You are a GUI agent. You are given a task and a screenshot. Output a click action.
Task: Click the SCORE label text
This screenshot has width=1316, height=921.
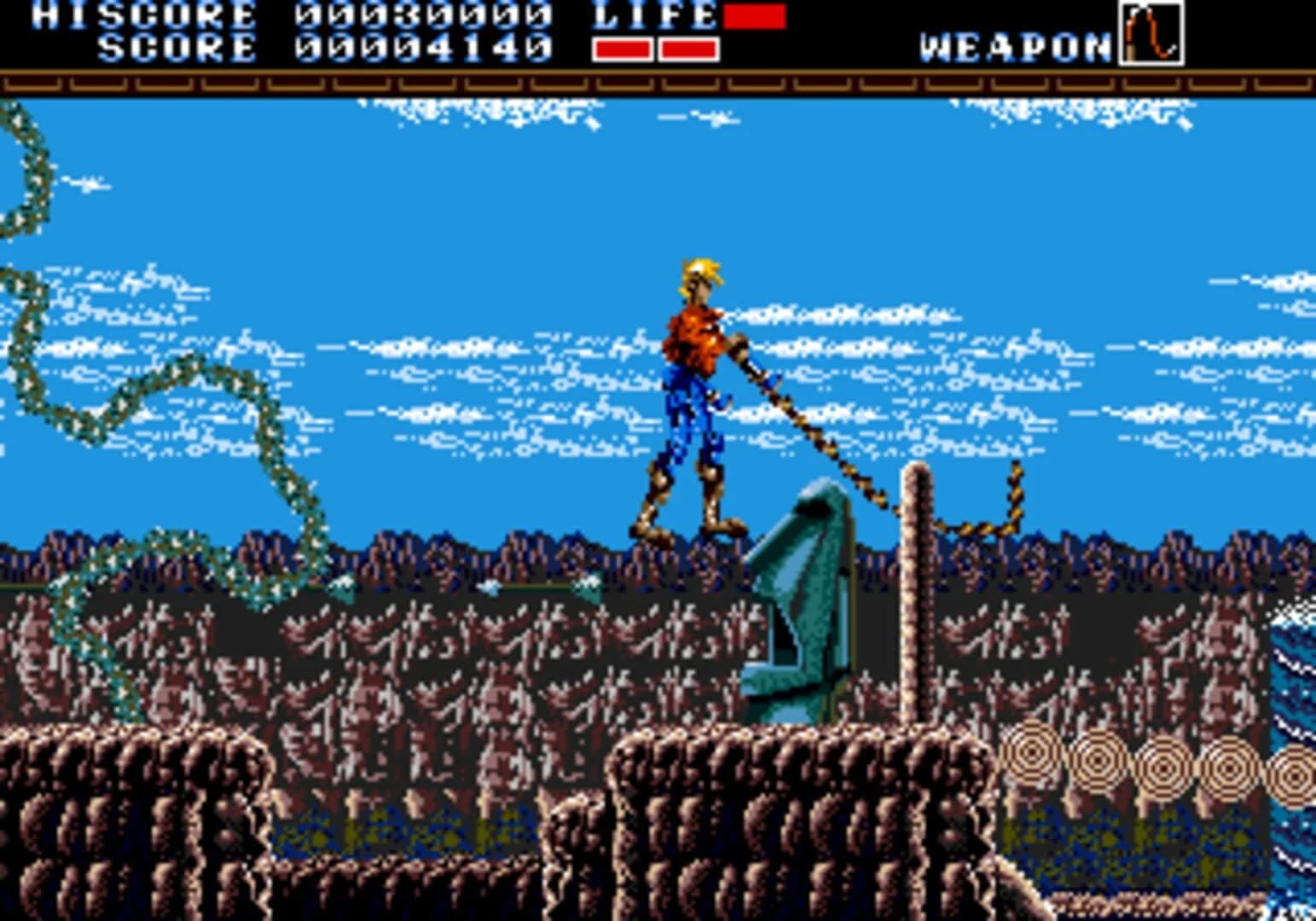[171, 42]
